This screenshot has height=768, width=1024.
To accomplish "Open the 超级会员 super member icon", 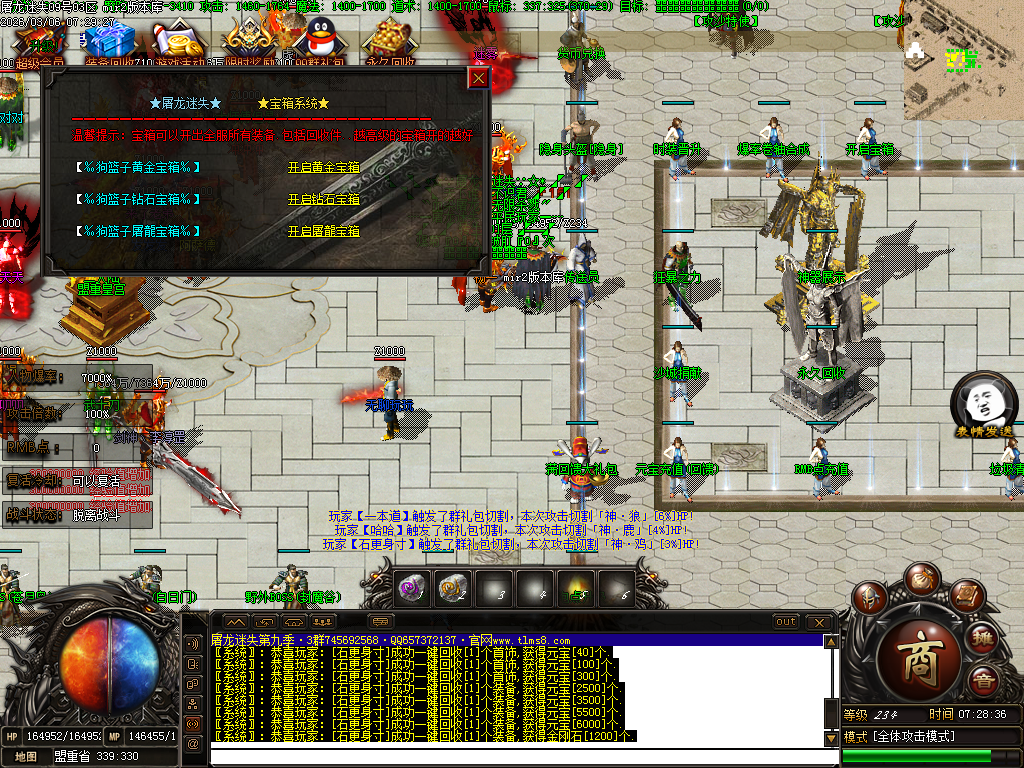I will click(40, 44).
